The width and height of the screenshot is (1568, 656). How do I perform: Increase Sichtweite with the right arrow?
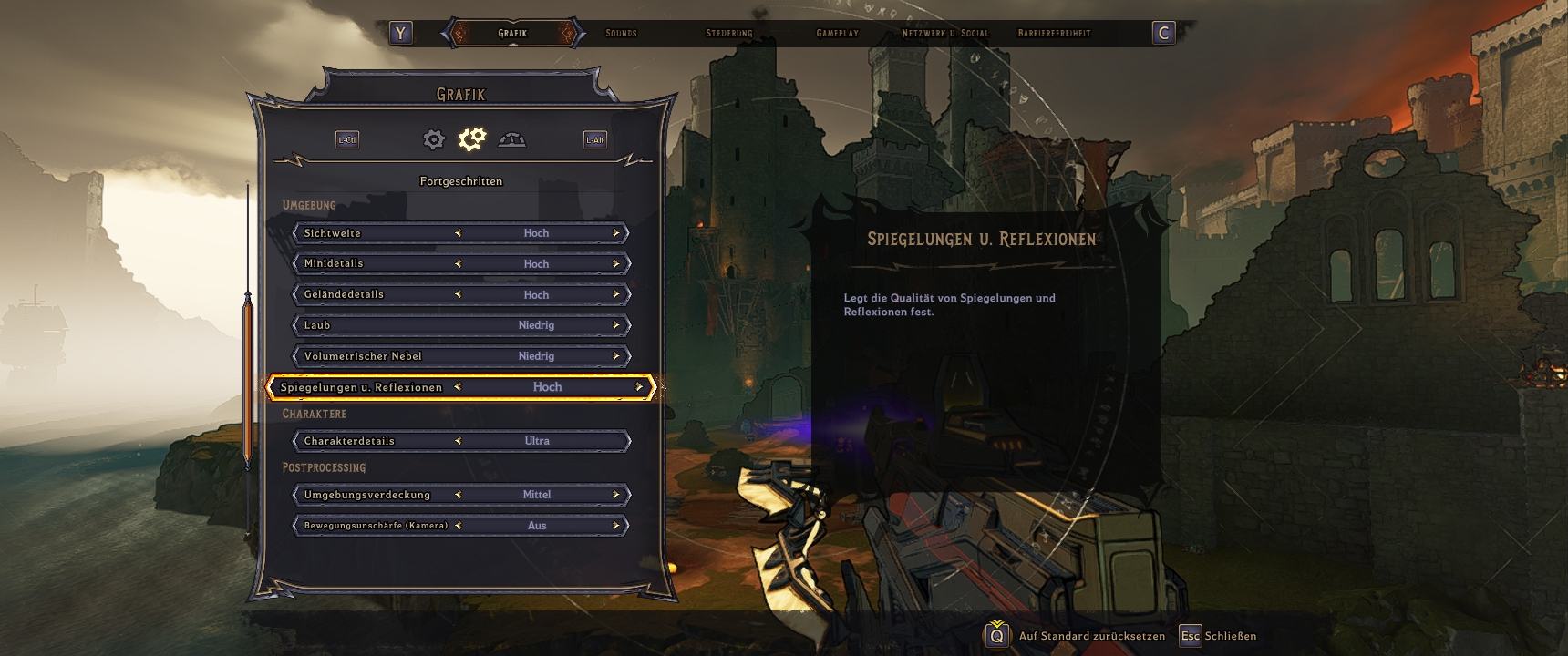tap(616, 233)
